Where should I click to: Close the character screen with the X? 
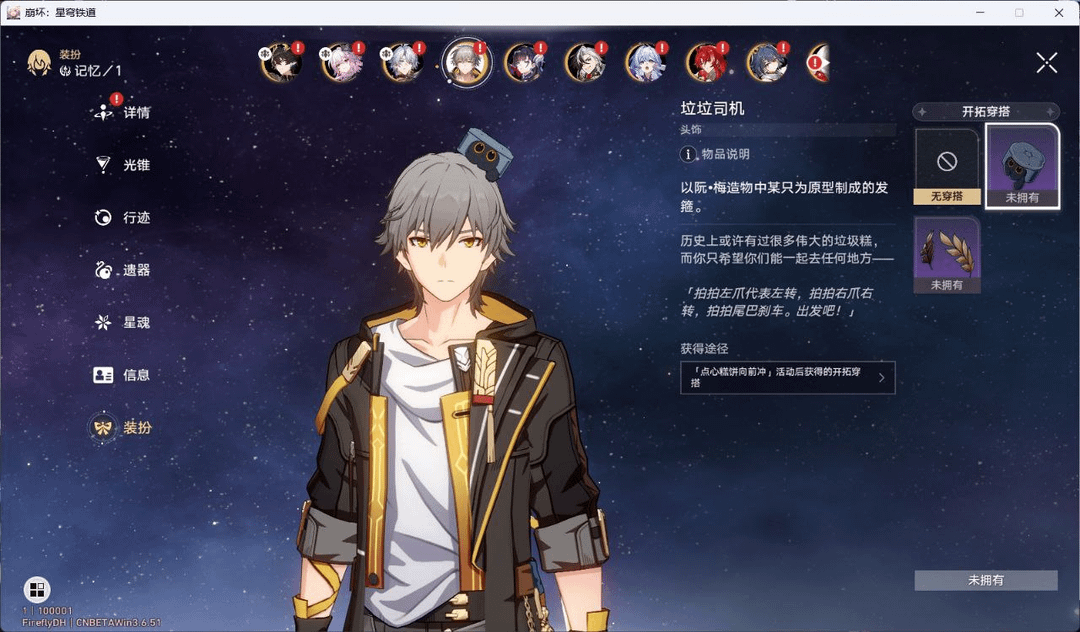pos(1046,63)
